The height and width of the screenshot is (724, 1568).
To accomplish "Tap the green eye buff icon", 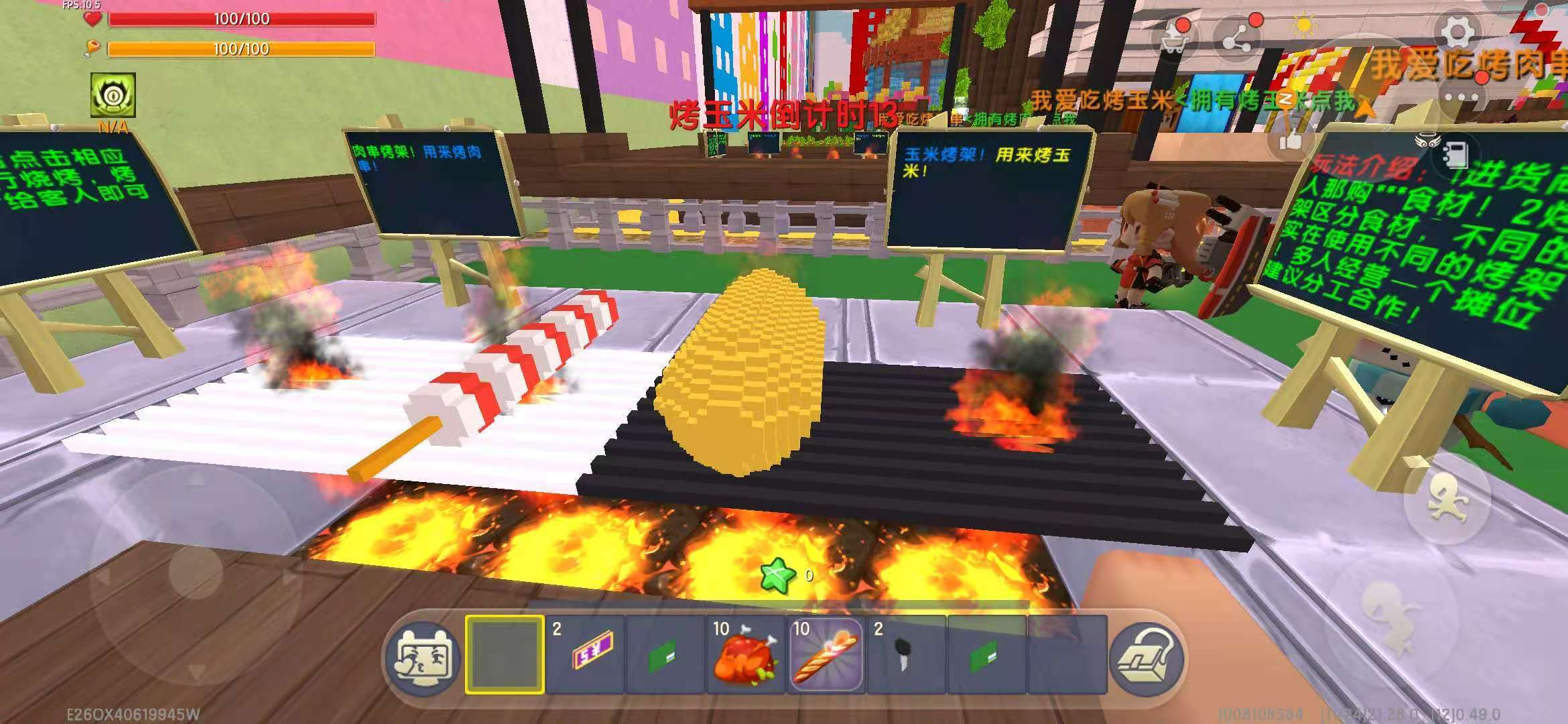I will click(113, 95).
